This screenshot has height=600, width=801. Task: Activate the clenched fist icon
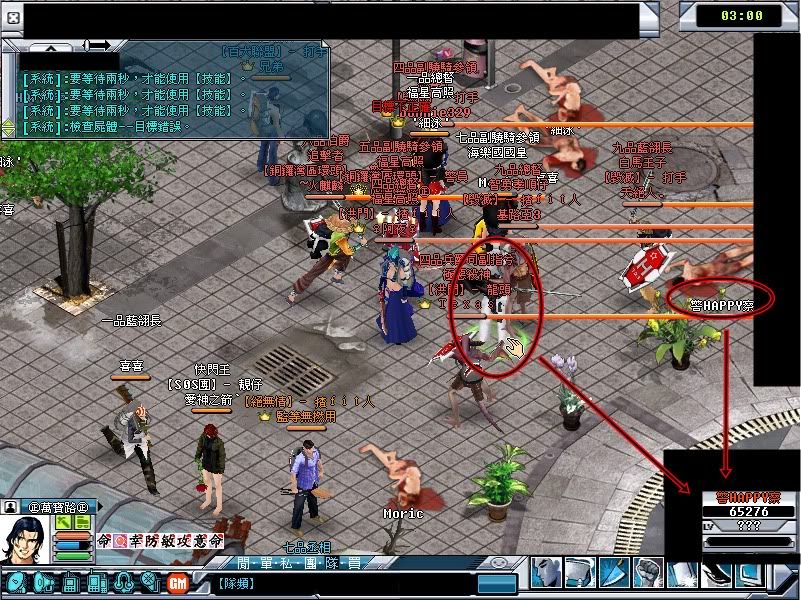650,573
